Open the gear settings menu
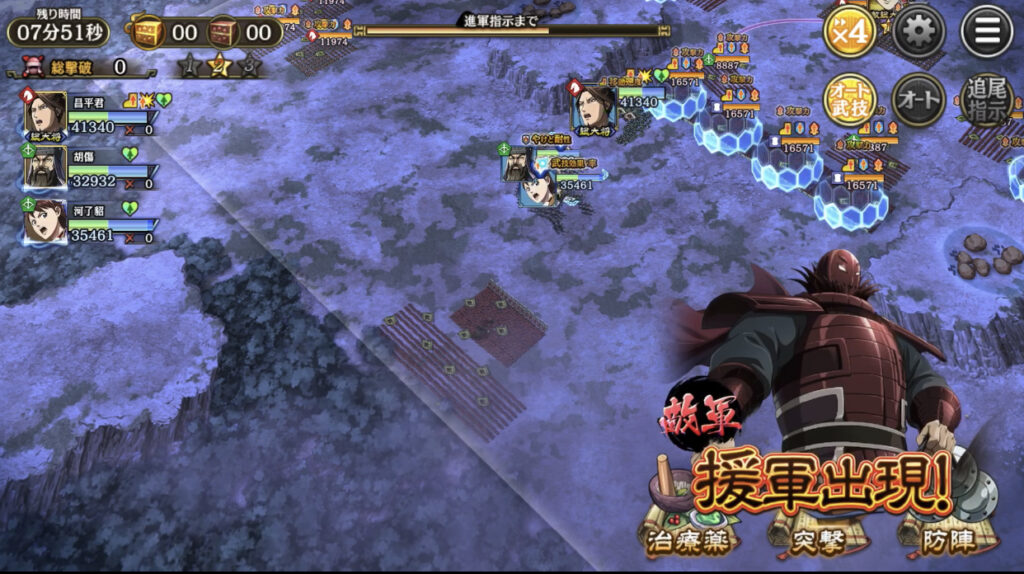Screen dimensions: 1024x574 point(918,33)
